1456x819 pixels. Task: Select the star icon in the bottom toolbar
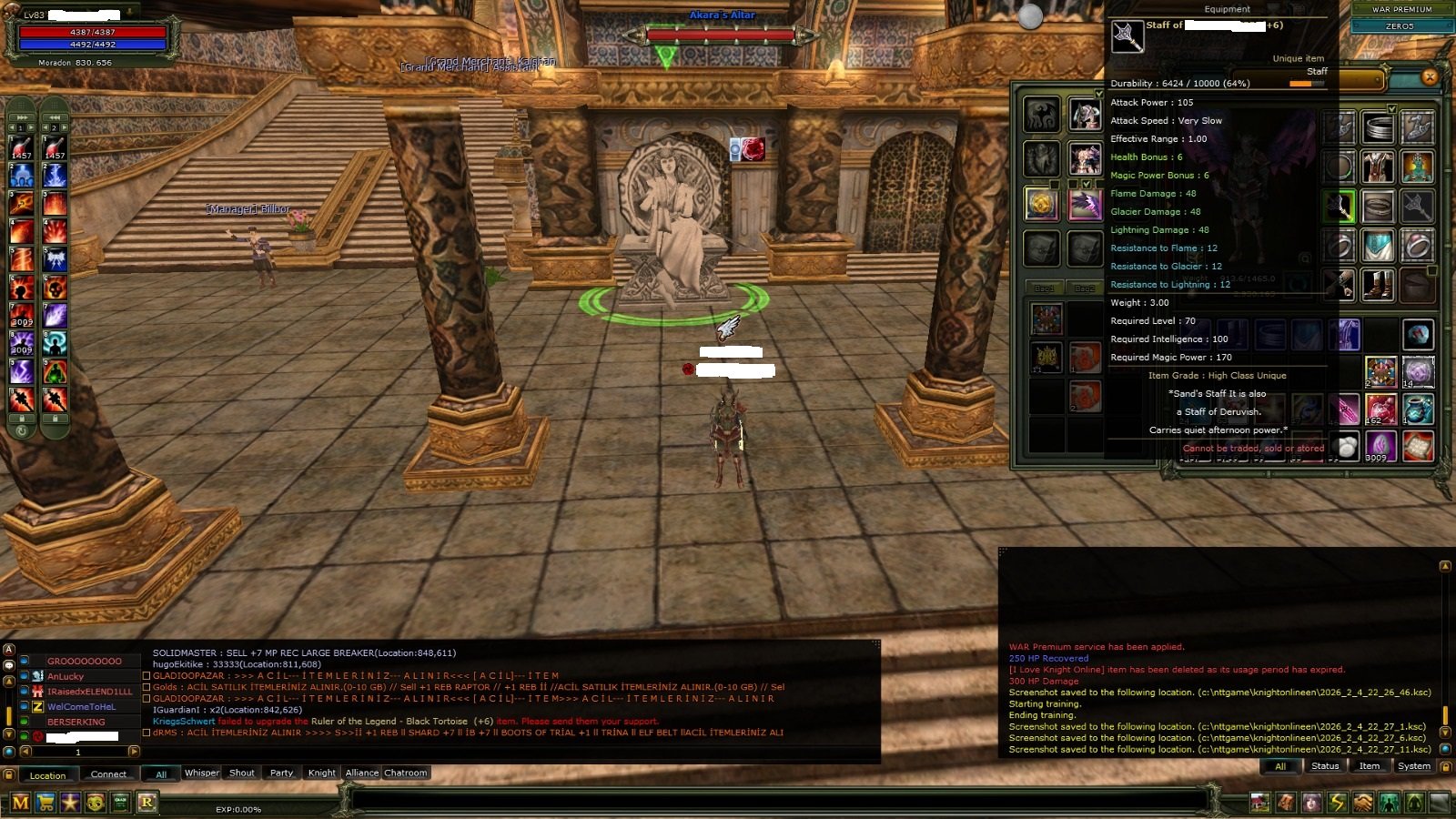(x=71, y=801)
